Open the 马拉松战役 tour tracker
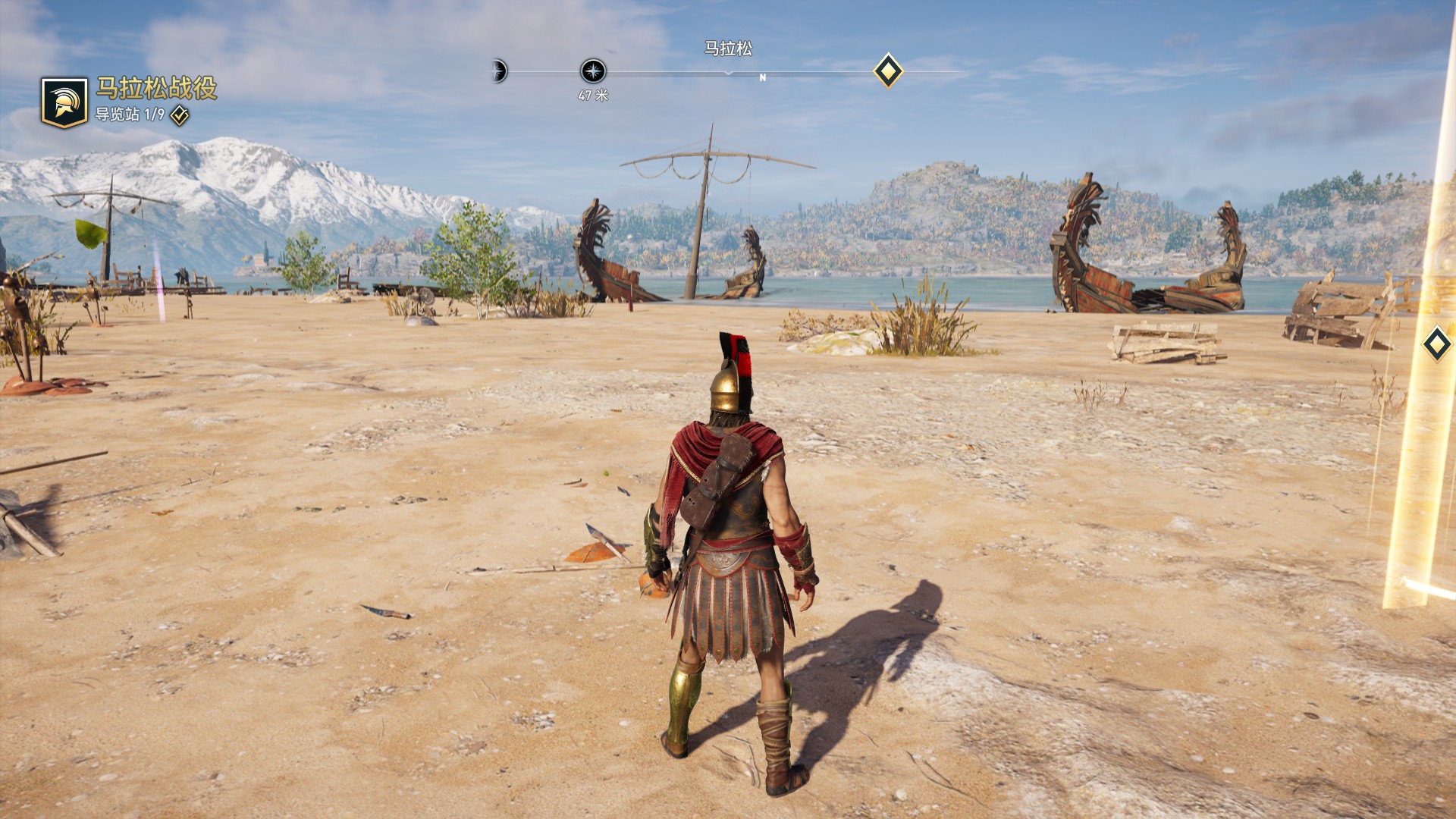This screenshot has width=1456, height=819. coord(155,89)
